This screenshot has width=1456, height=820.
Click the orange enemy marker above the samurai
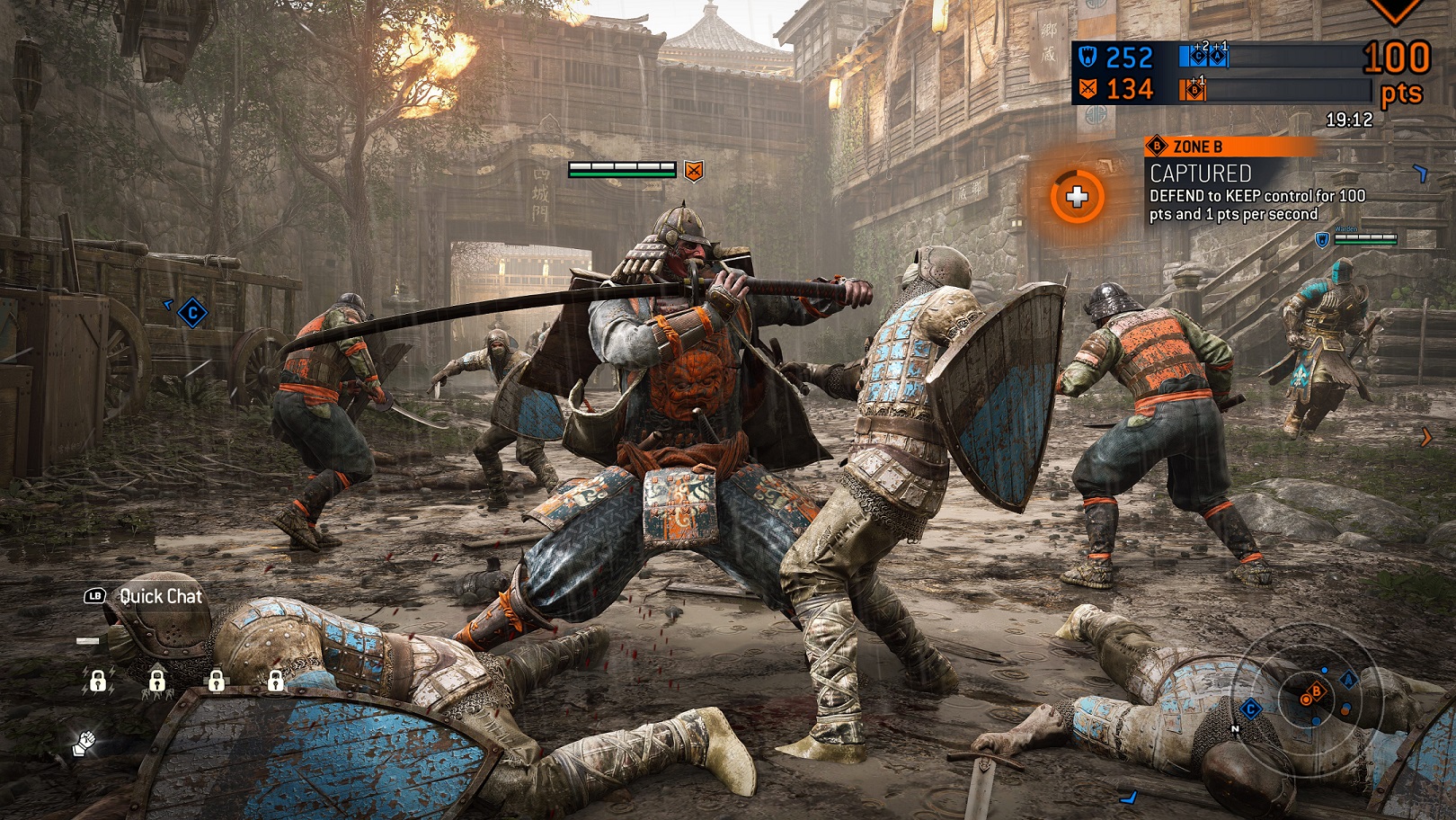click(693, 170)
